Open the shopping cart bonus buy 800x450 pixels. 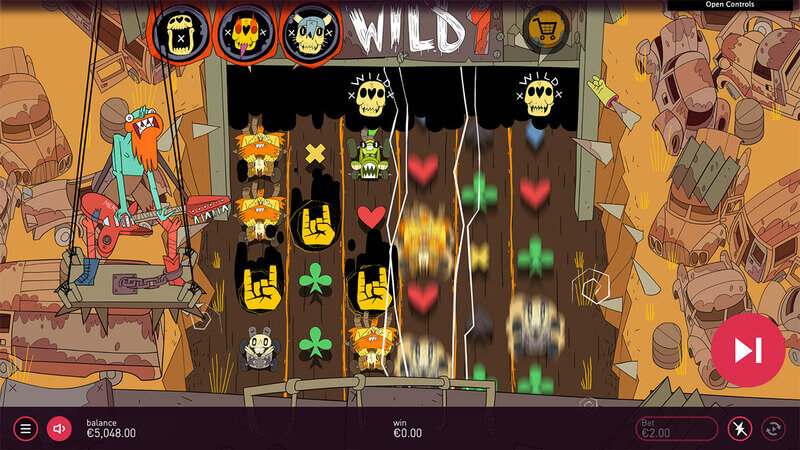pos(544,26)
